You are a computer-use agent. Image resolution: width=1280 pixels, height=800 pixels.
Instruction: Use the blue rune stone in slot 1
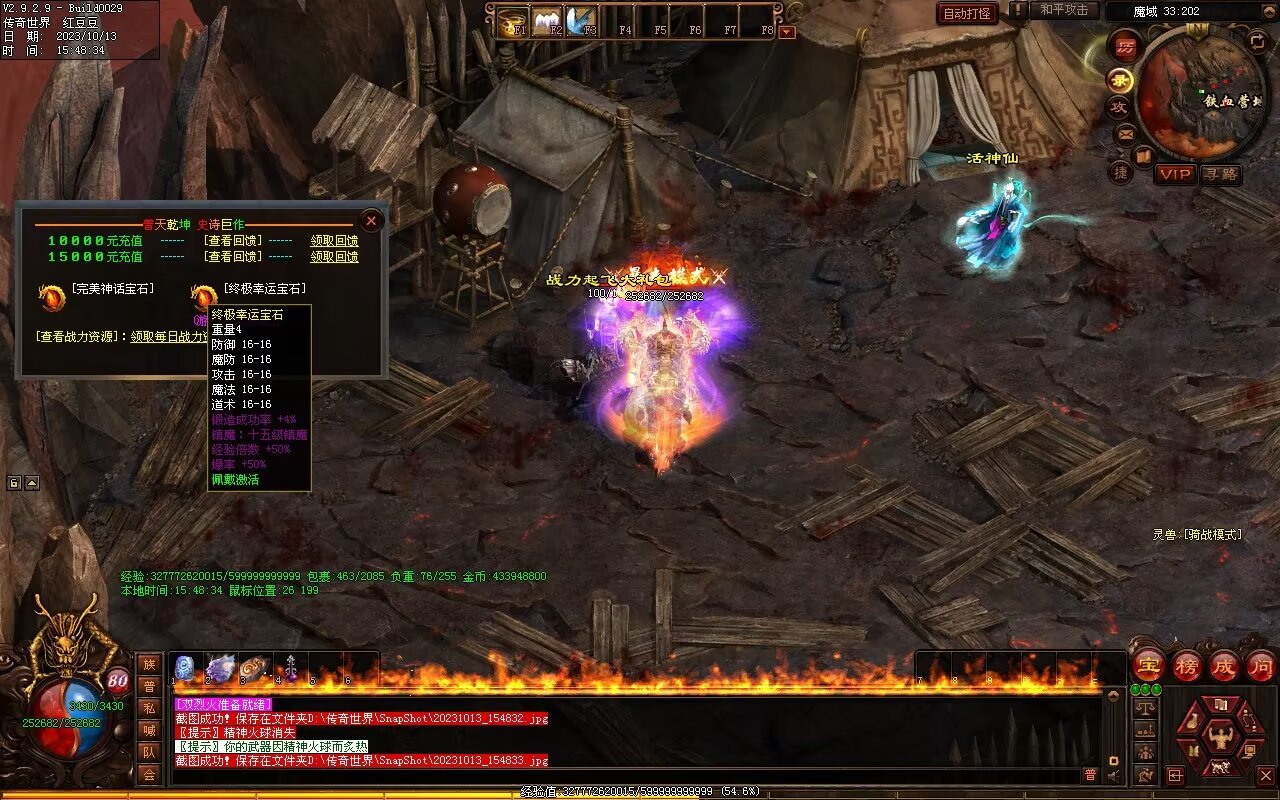point(185,668)
